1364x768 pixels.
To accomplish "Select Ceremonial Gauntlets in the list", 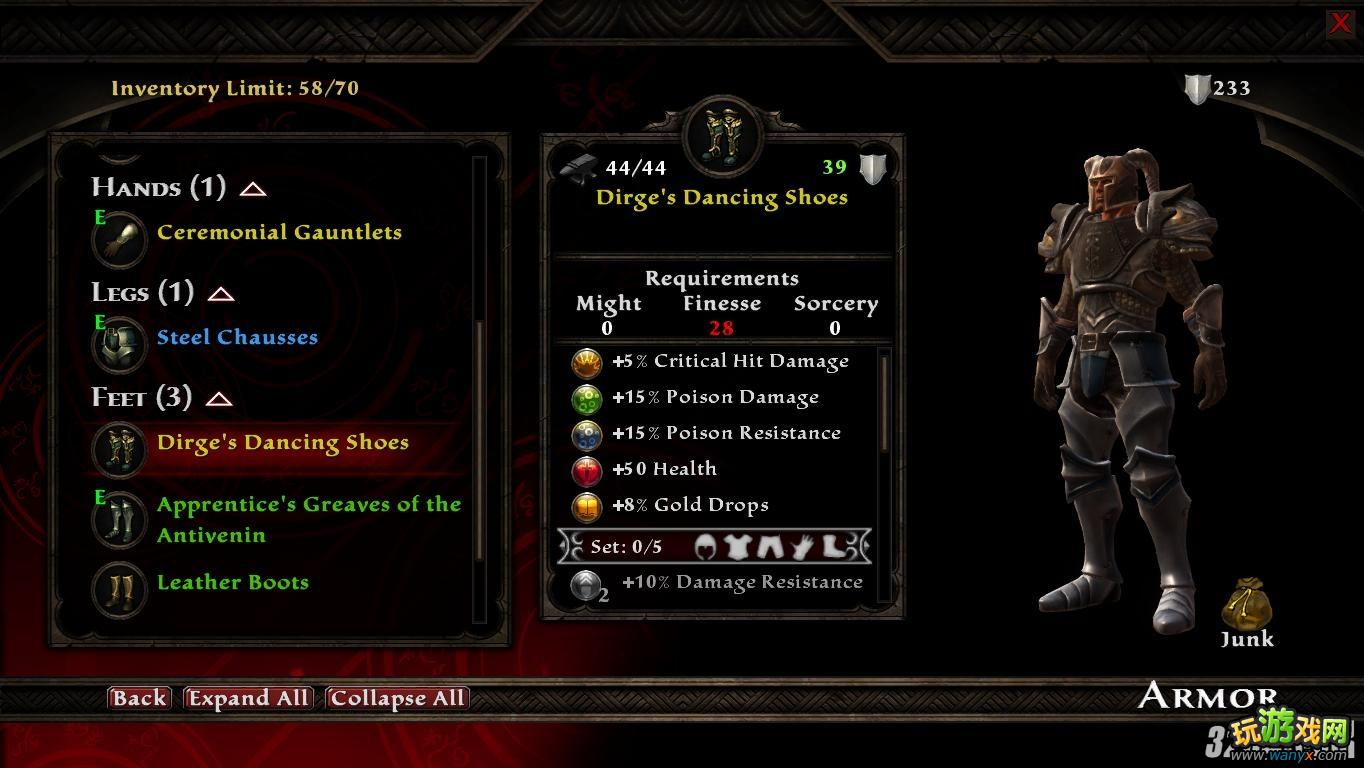I will [x=279, y=233].
